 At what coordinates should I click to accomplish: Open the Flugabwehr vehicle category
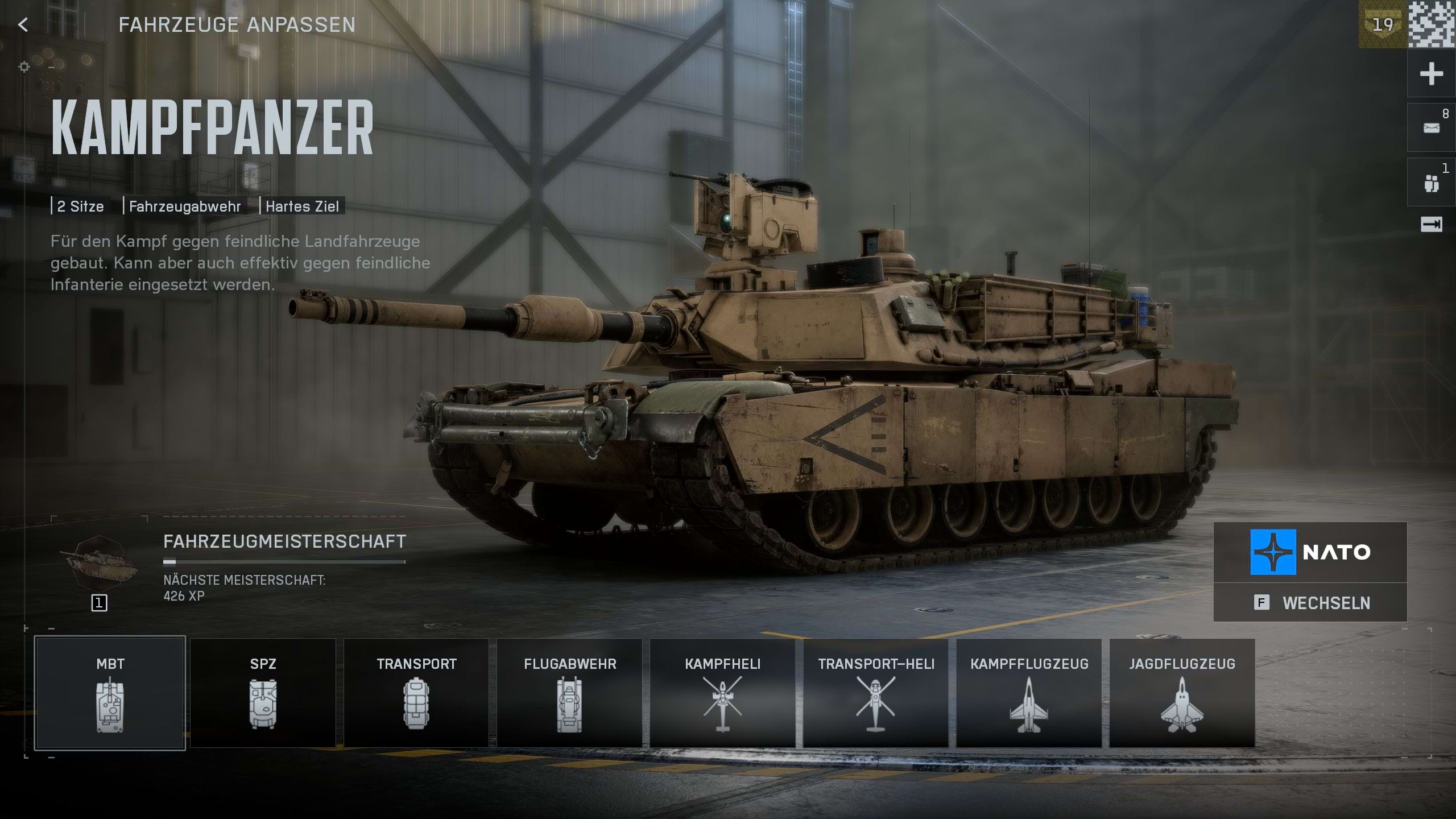(x=569, y=693)
